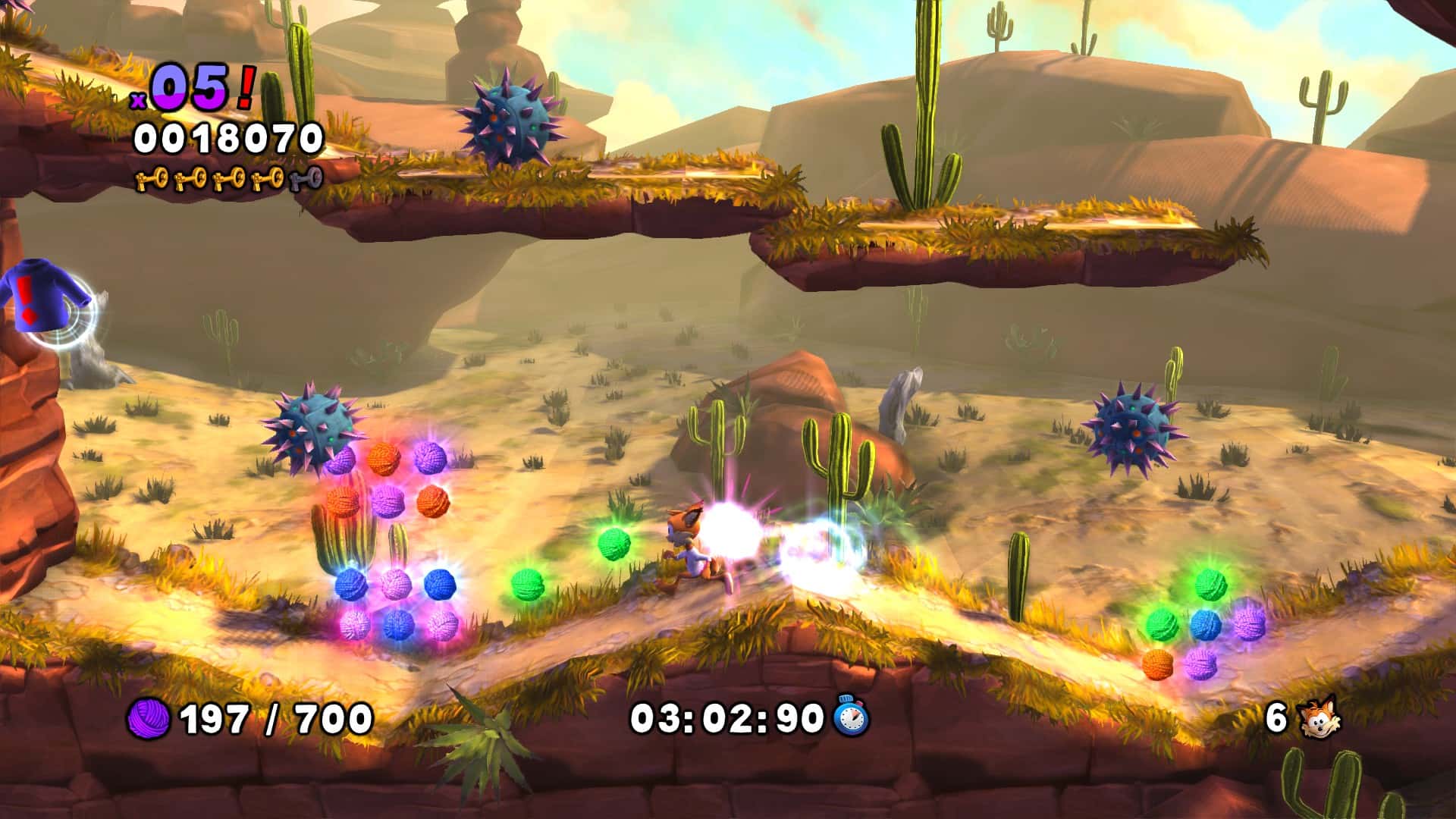The width and height of the screenshot is (1456, 819).
Task: Click the grayed-out uncollected key icon
Action: (306, 180)
